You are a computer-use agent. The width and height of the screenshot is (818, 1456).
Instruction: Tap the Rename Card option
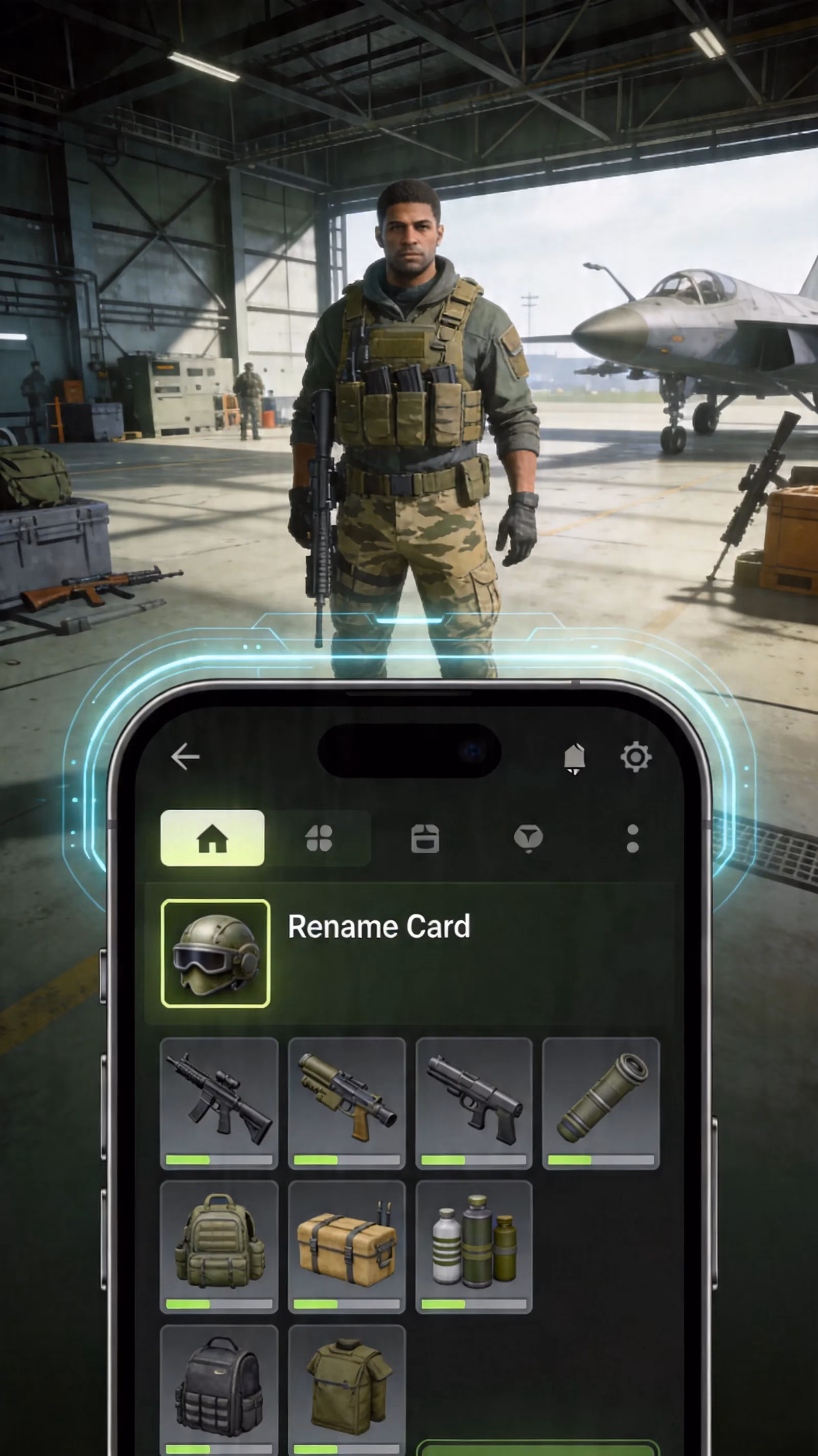coord(379,926)
